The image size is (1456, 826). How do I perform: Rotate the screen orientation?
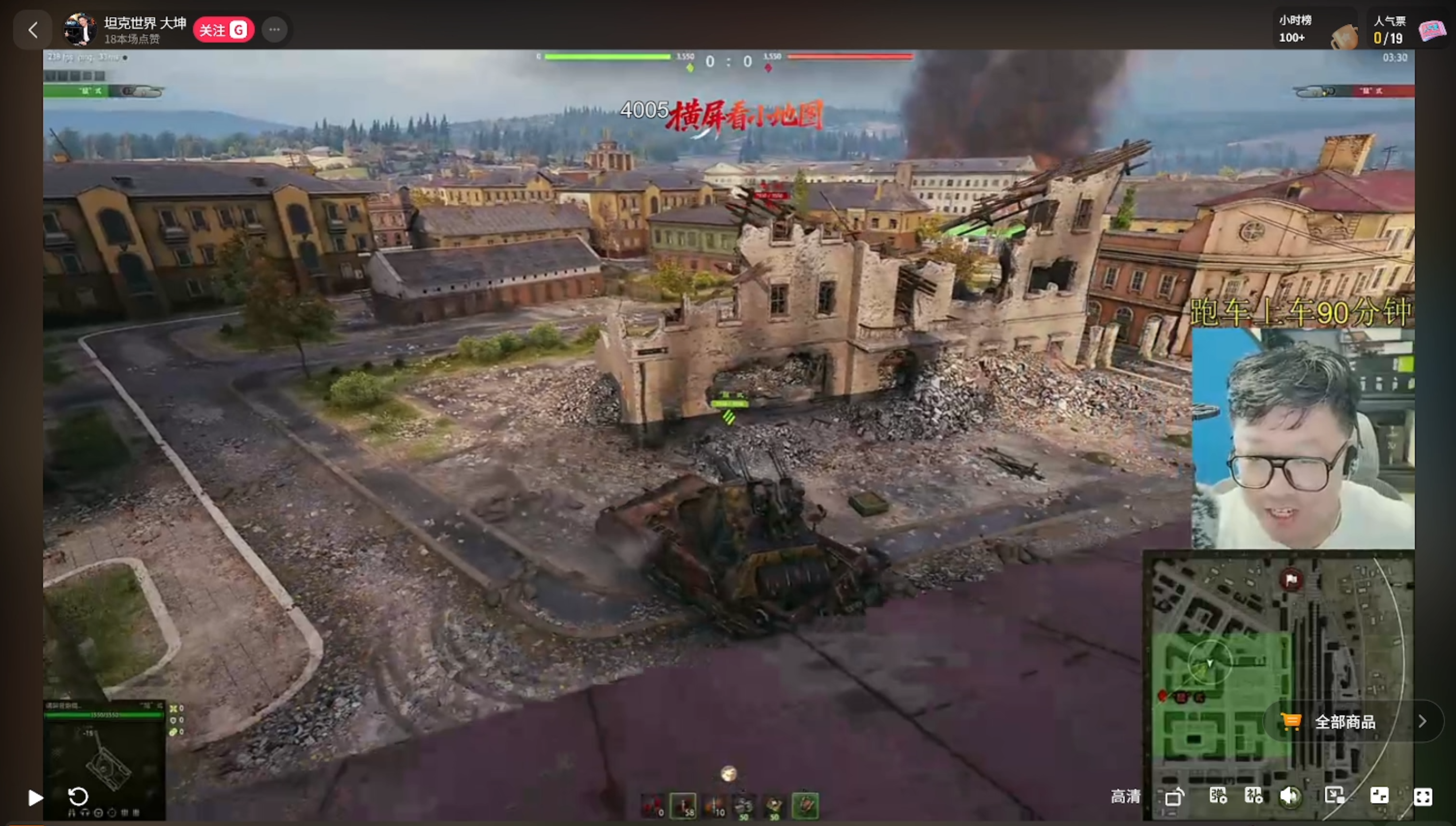point(1175,797)
